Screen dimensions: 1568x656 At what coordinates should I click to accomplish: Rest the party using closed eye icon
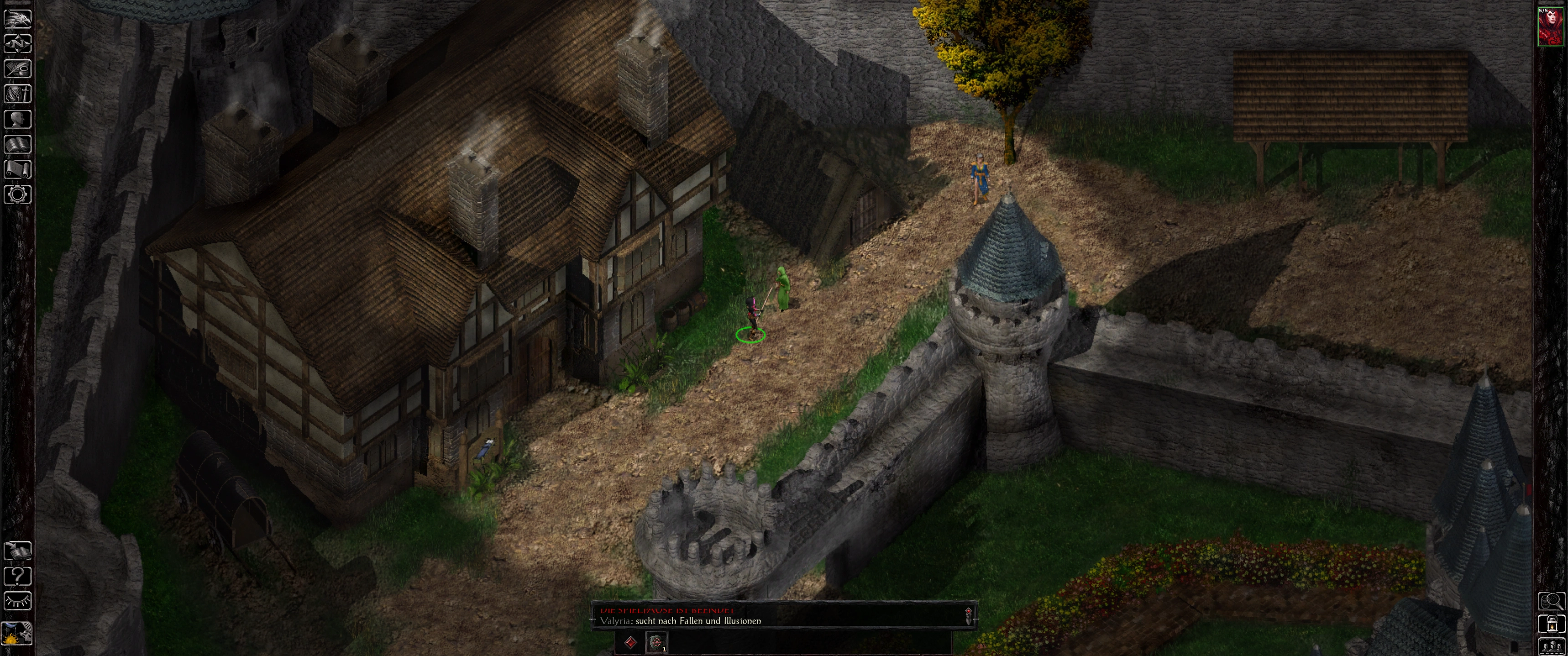click(18, 601)
